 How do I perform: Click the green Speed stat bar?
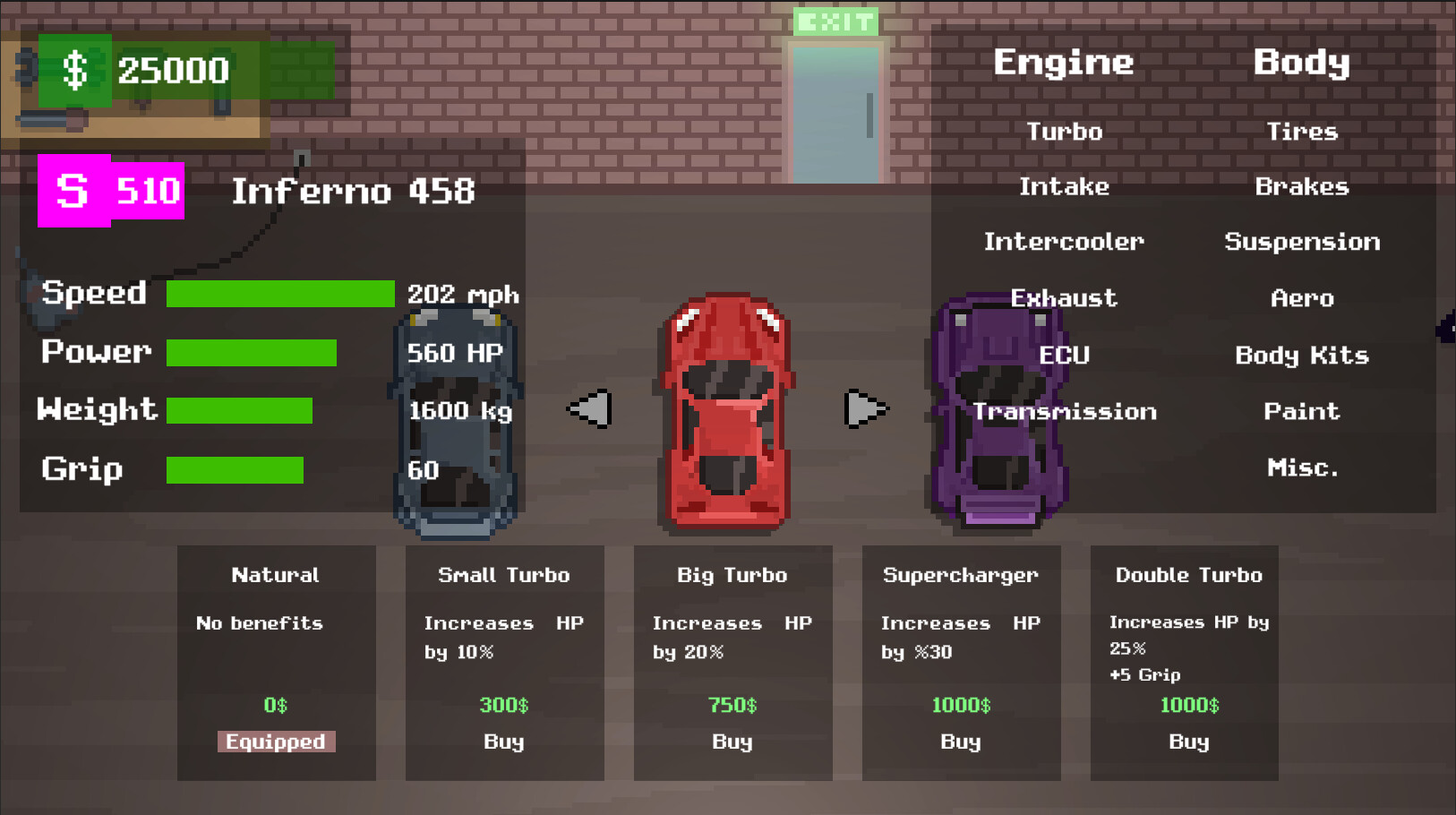pyautogui.click(x=280, y=293)
